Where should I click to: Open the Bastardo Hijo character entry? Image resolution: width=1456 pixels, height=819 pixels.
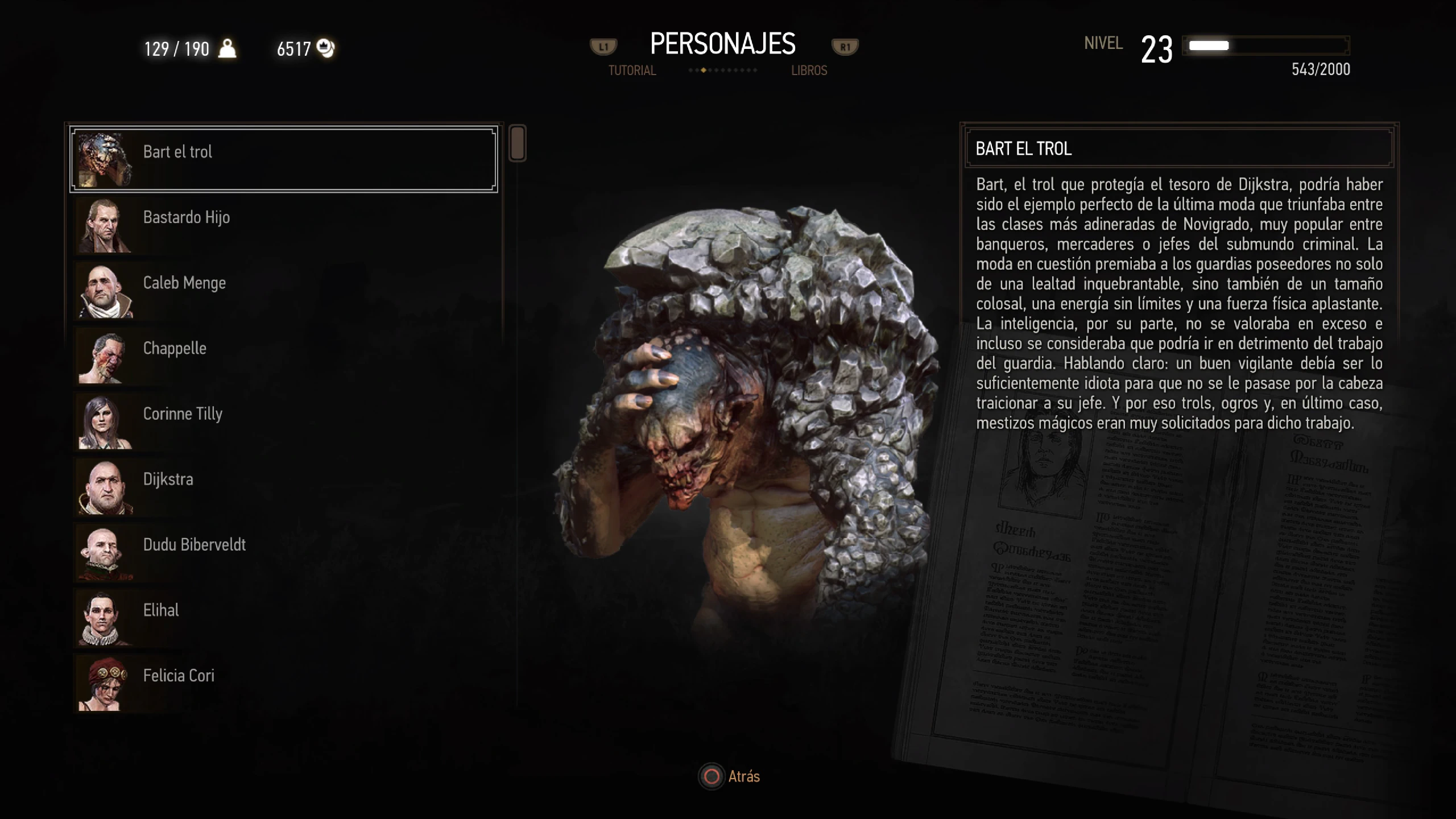[x=283, y=225]
